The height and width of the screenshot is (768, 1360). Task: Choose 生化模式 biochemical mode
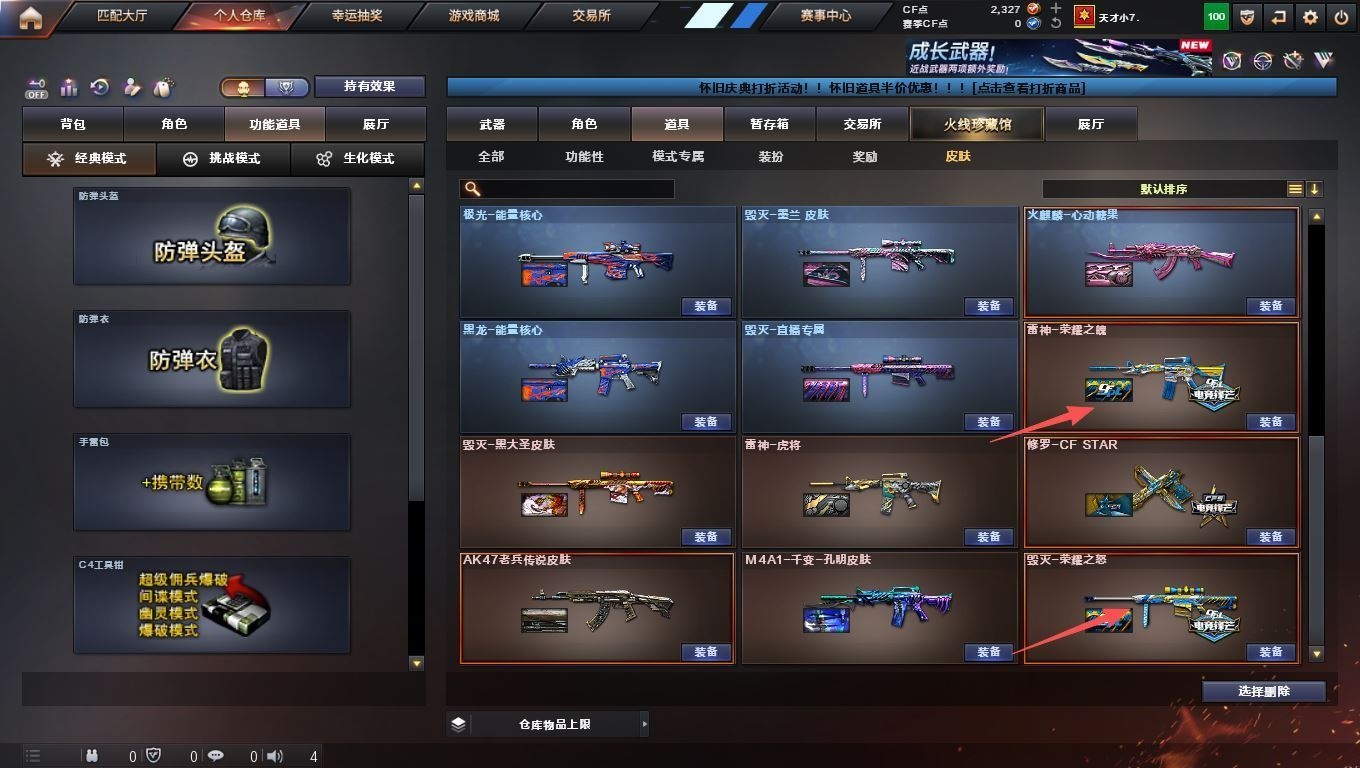pyautogui.click(x=356, y=158)
